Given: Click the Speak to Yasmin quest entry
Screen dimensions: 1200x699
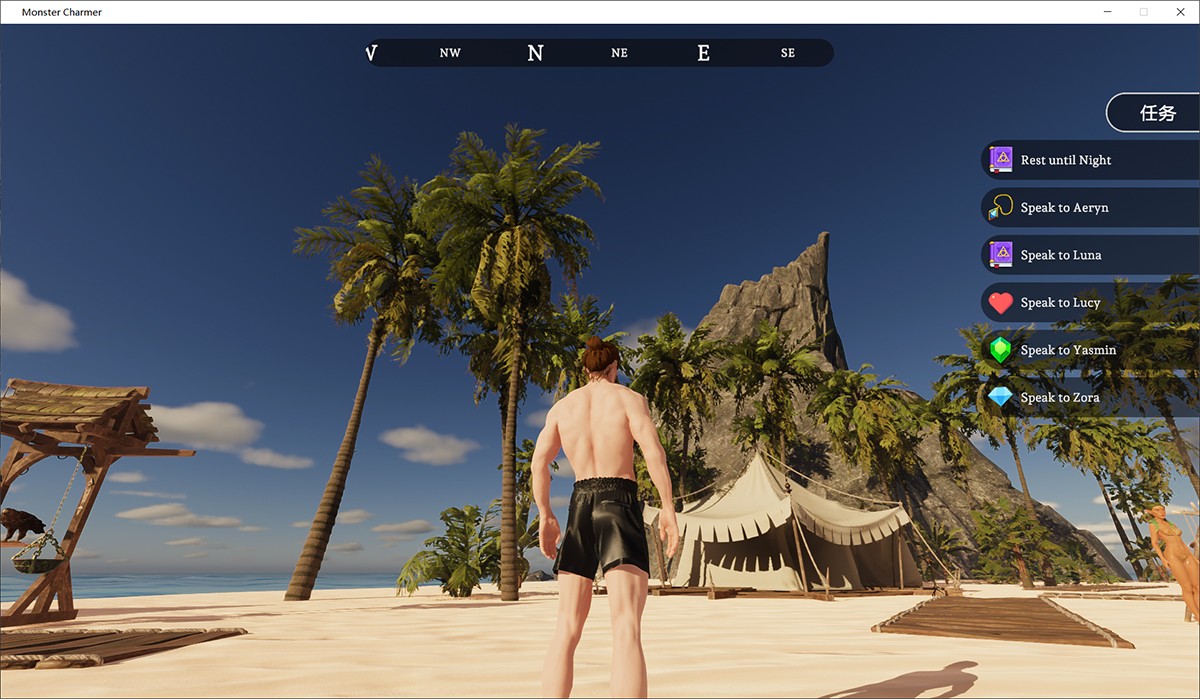Looking at the screenshot, I should [1068, 350].
